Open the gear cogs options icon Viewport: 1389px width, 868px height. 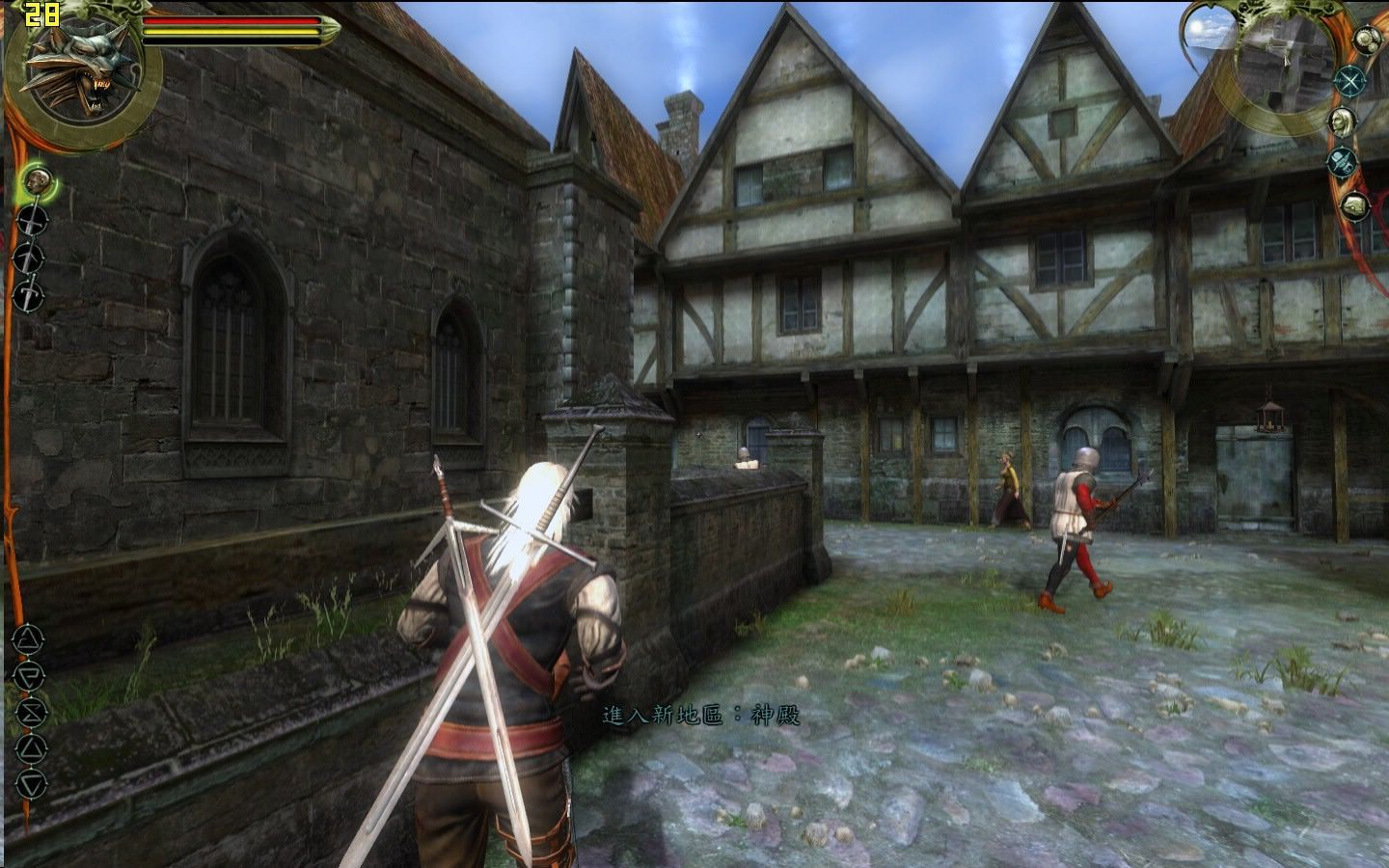1367,40
